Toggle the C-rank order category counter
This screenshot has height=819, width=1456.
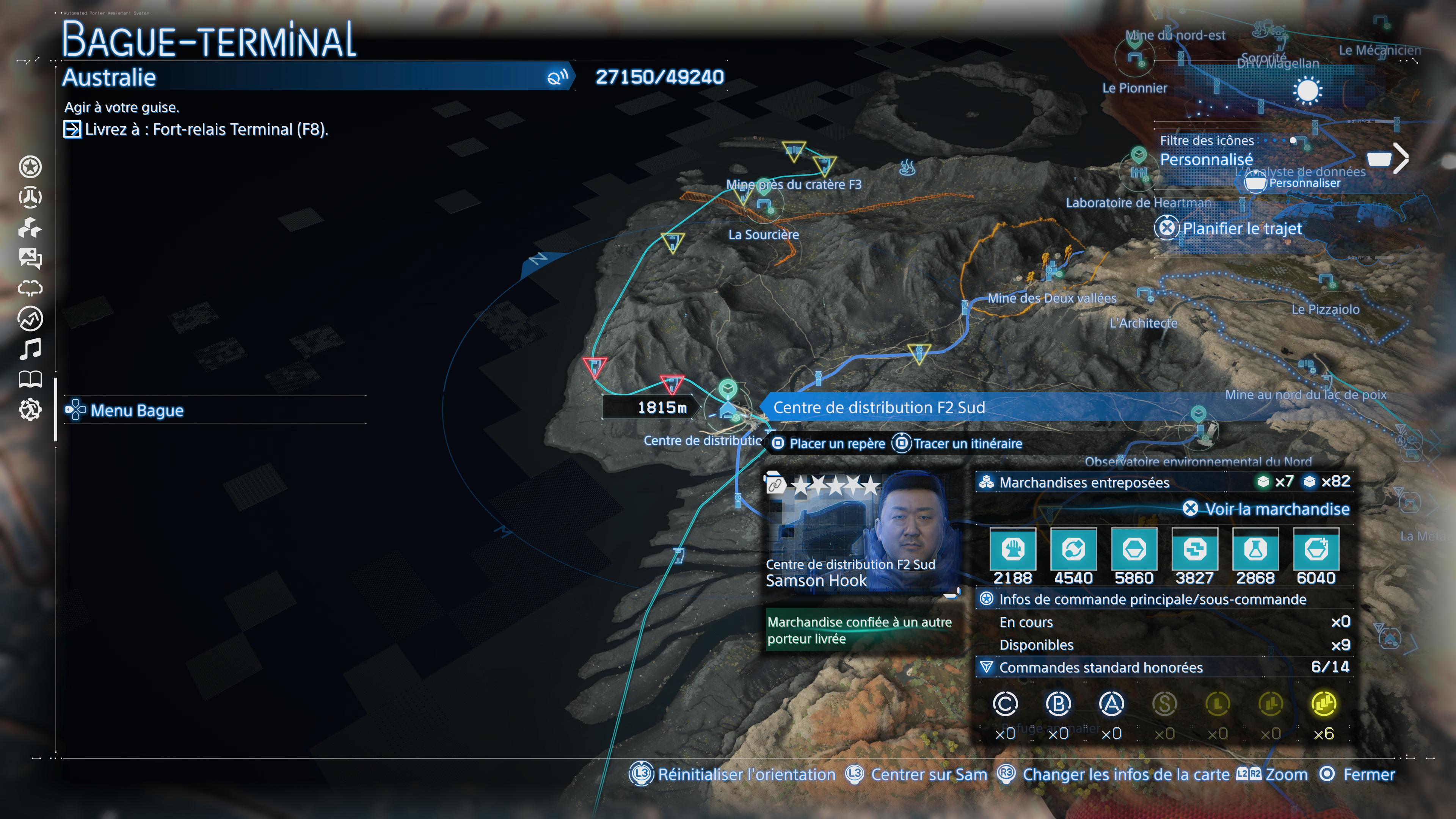click(x=1007, y=704)
